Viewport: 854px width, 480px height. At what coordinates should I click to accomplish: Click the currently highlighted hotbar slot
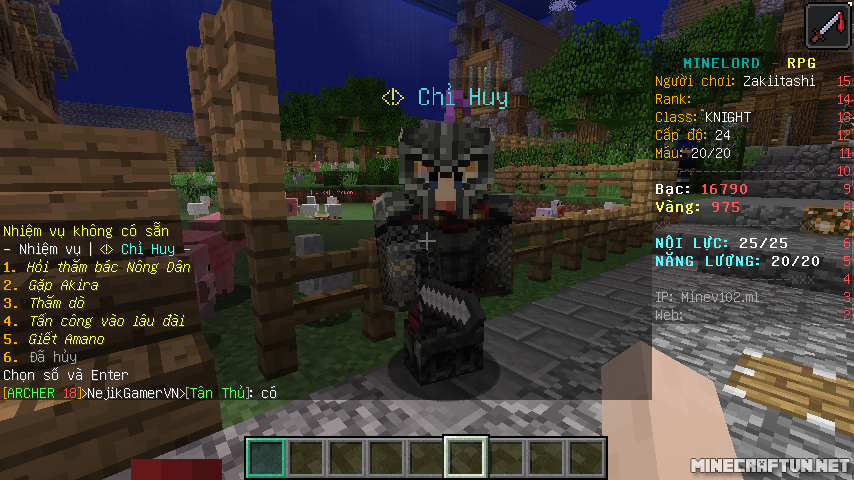pyautogui.click(x=466, y=458)
